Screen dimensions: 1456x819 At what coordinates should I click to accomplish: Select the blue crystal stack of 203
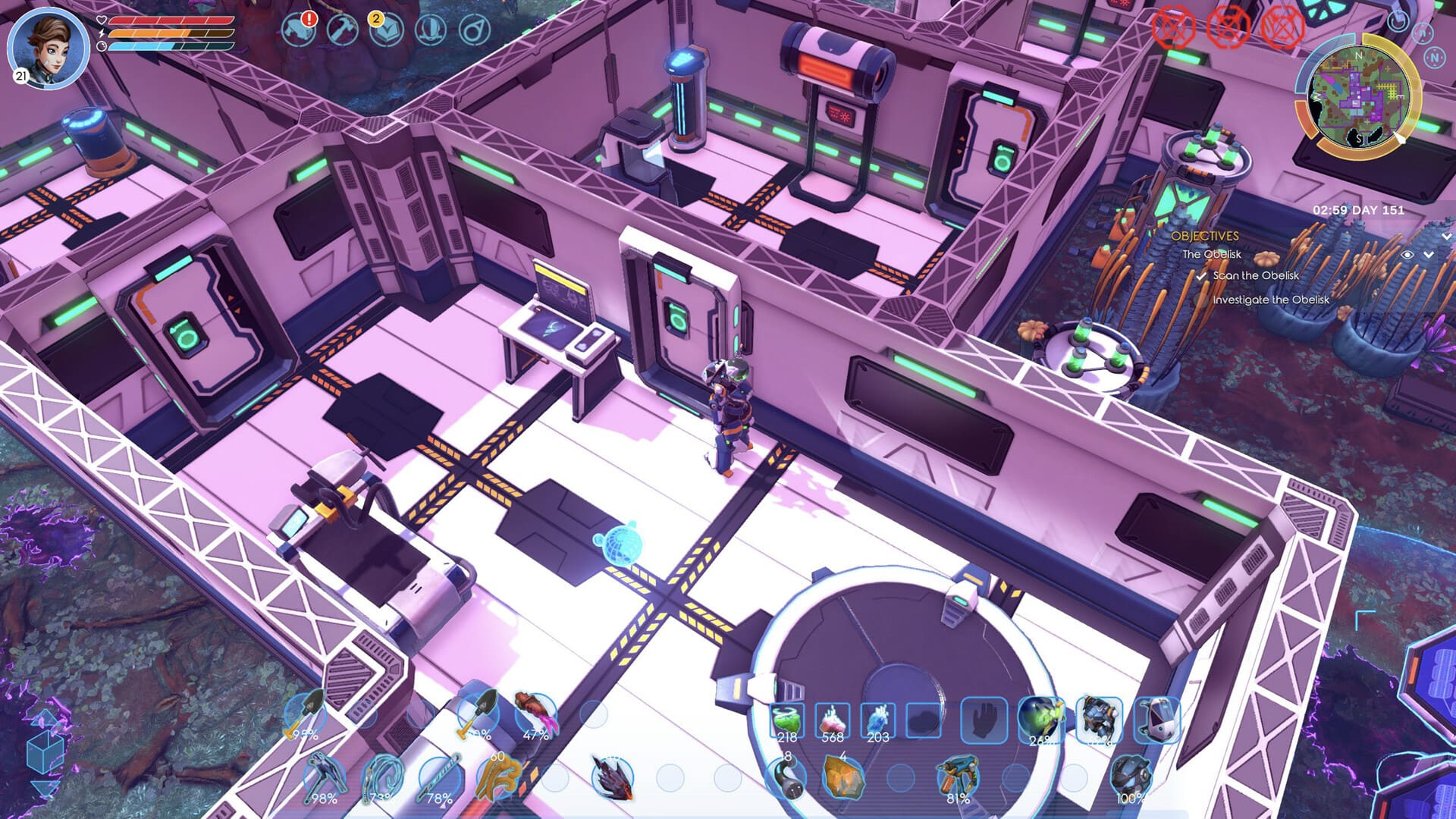click(x=877, y=721)
